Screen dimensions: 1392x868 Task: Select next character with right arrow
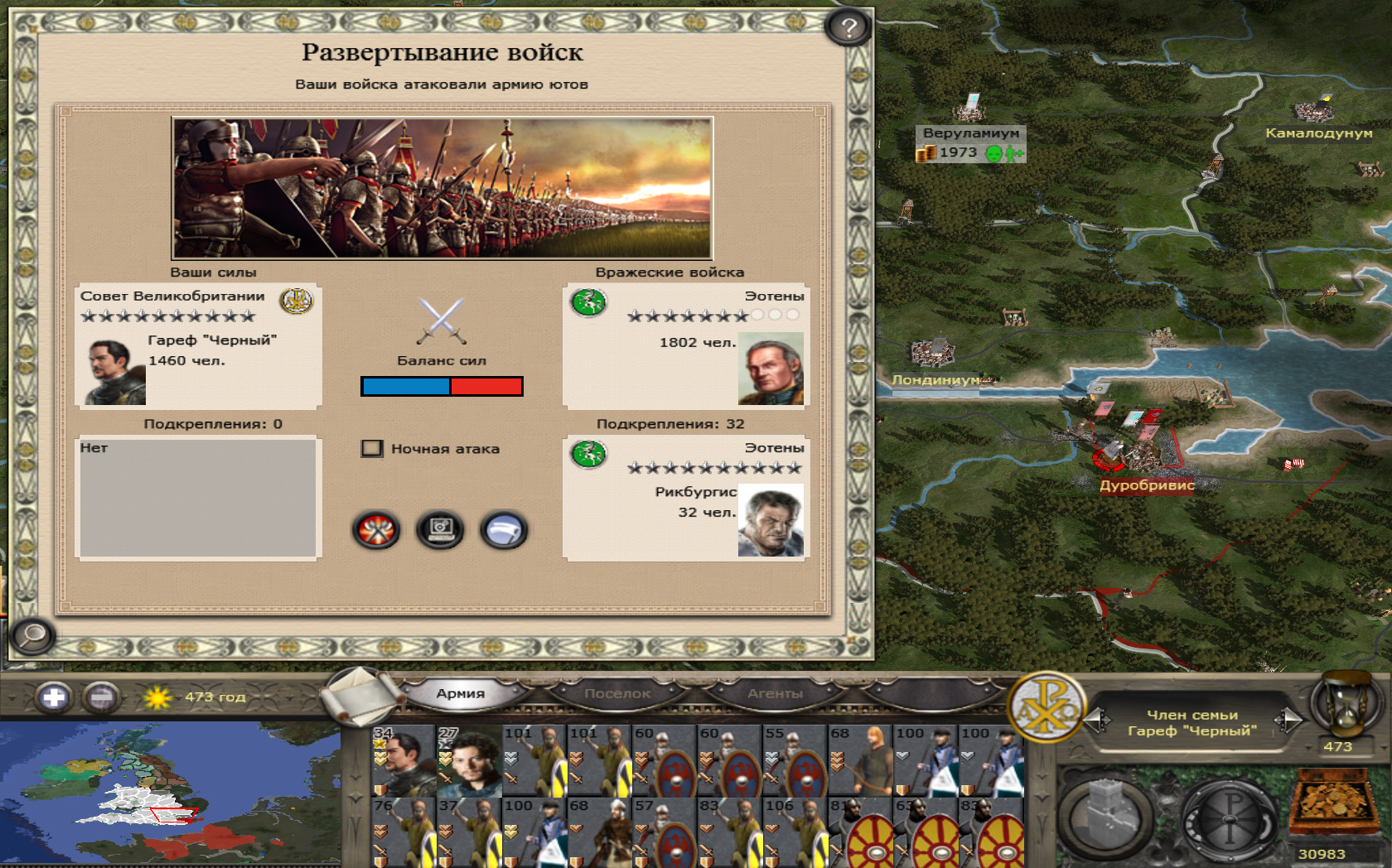pos(1287,720)
